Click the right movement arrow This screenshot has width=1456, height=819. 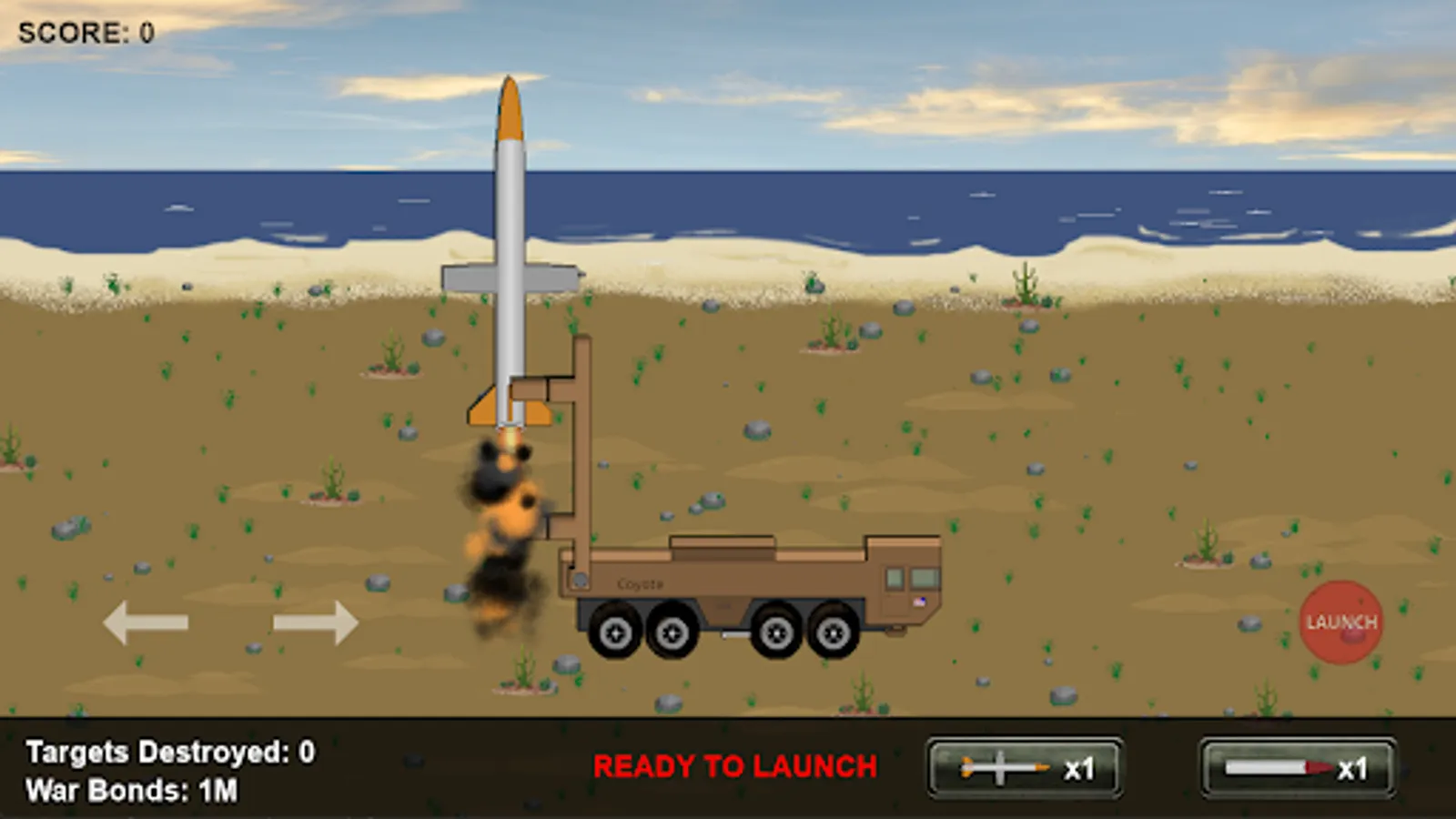[314, 623]
